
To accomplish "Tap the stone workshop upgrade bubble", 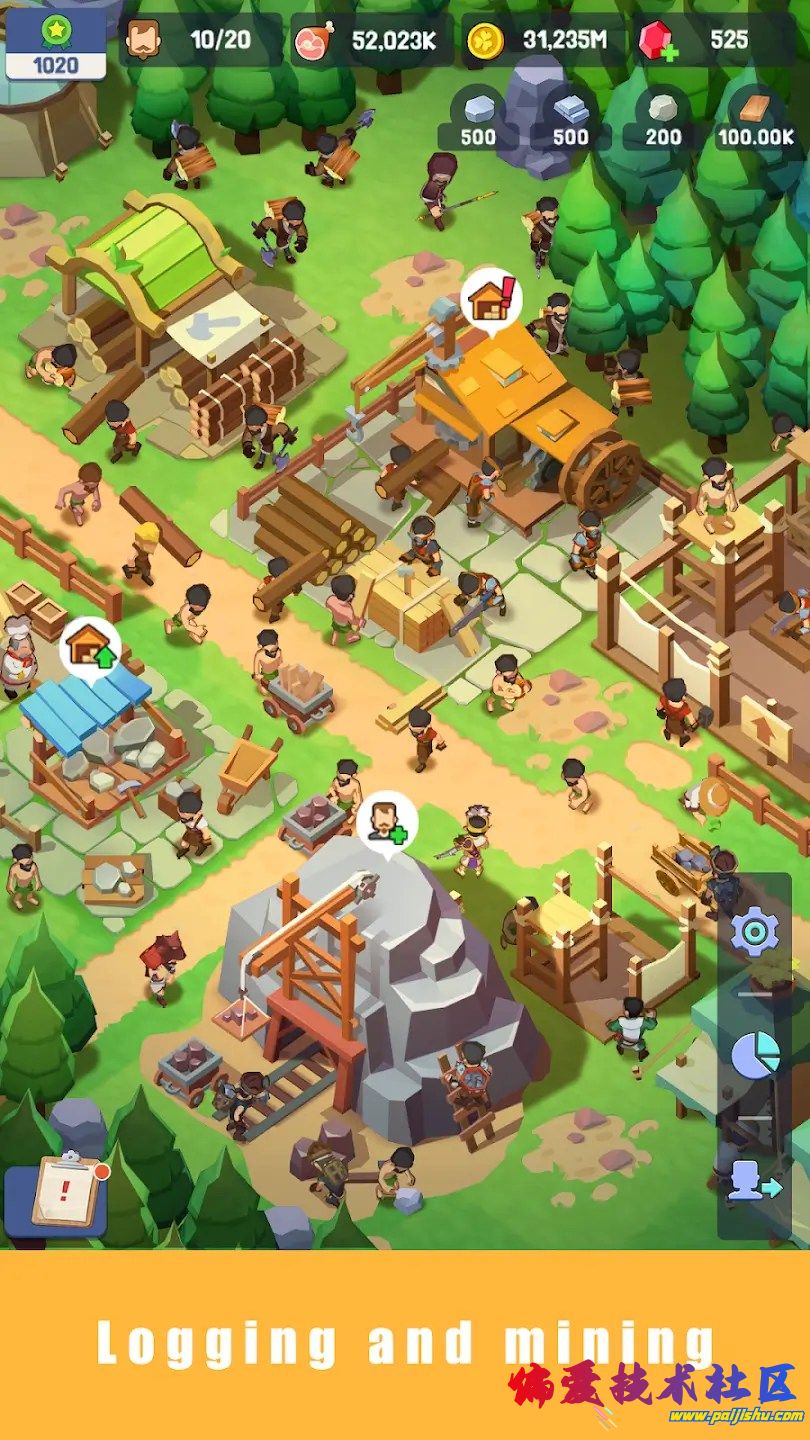I will [91, 648].
